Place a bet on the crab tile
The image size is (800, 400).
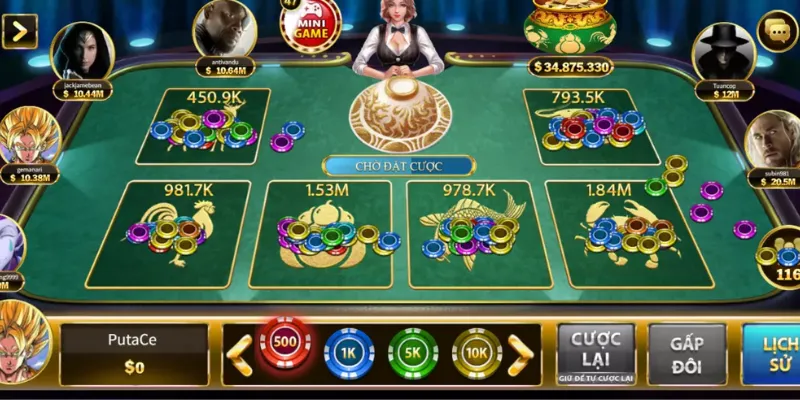[622, 232]
